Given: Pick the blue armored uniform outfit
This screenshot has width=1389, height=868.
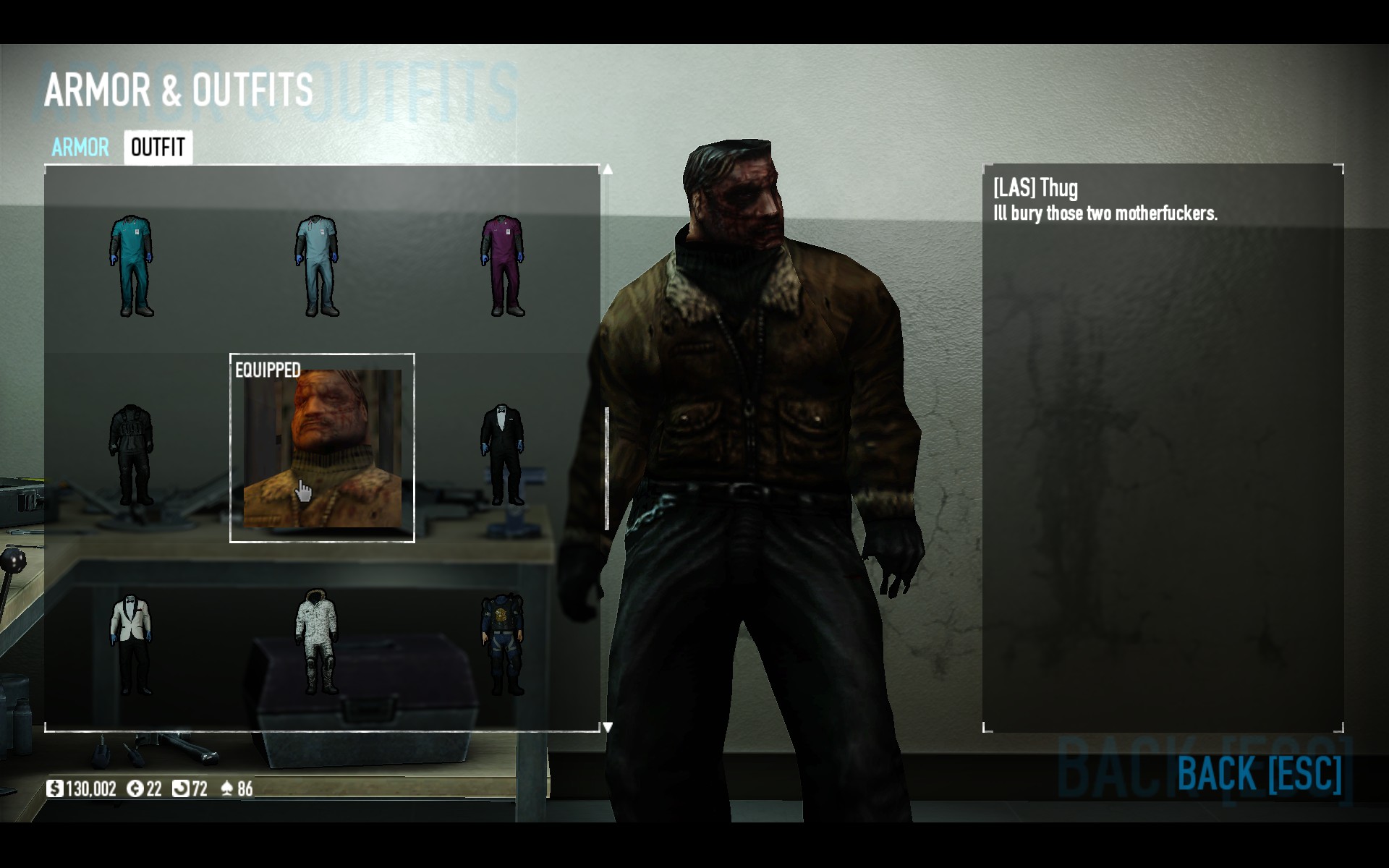Looking at the screenshot, I should pos(503,644).
